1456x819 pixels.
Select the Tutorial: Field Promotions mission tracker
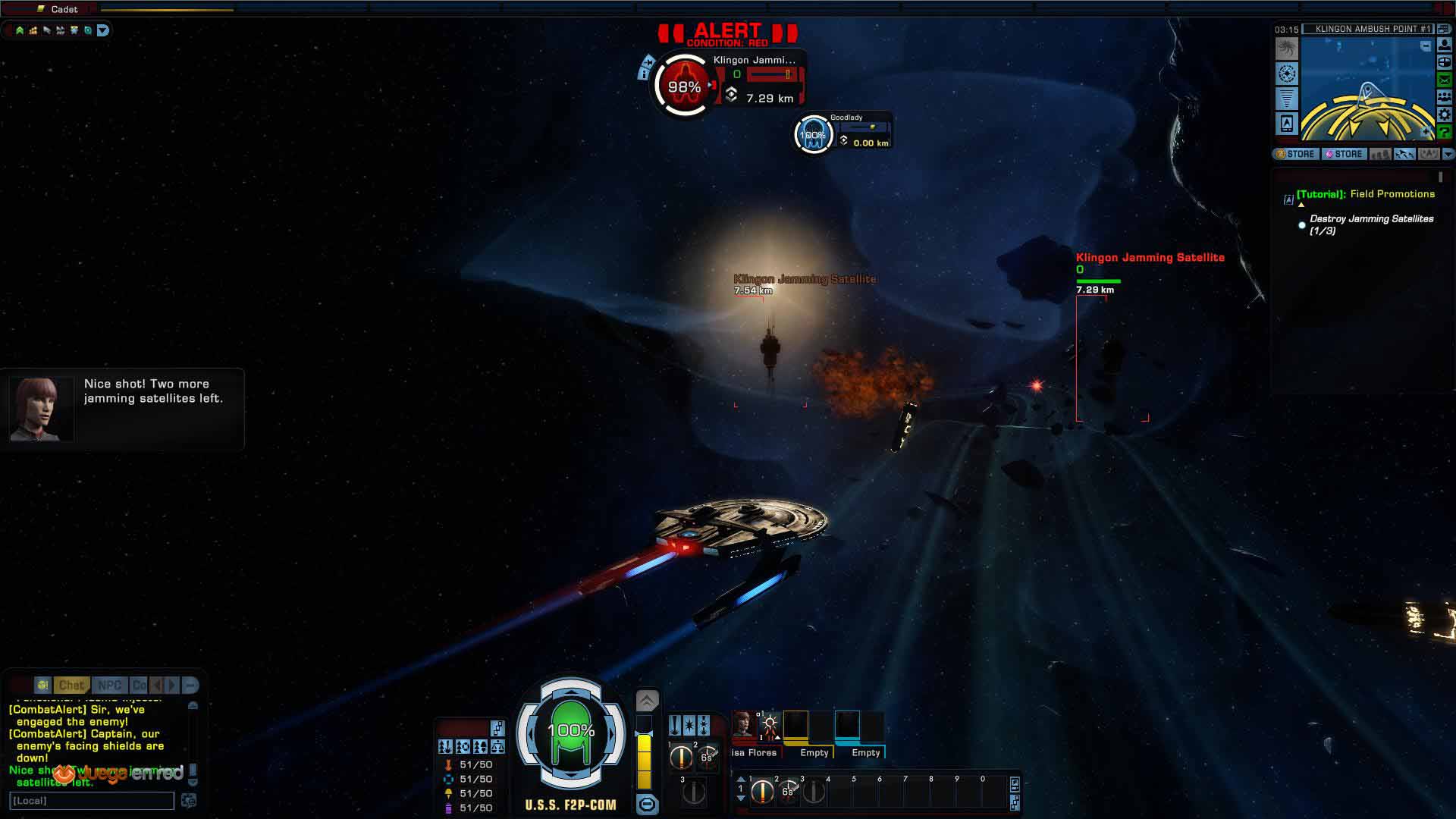[x=1365, y=194]
